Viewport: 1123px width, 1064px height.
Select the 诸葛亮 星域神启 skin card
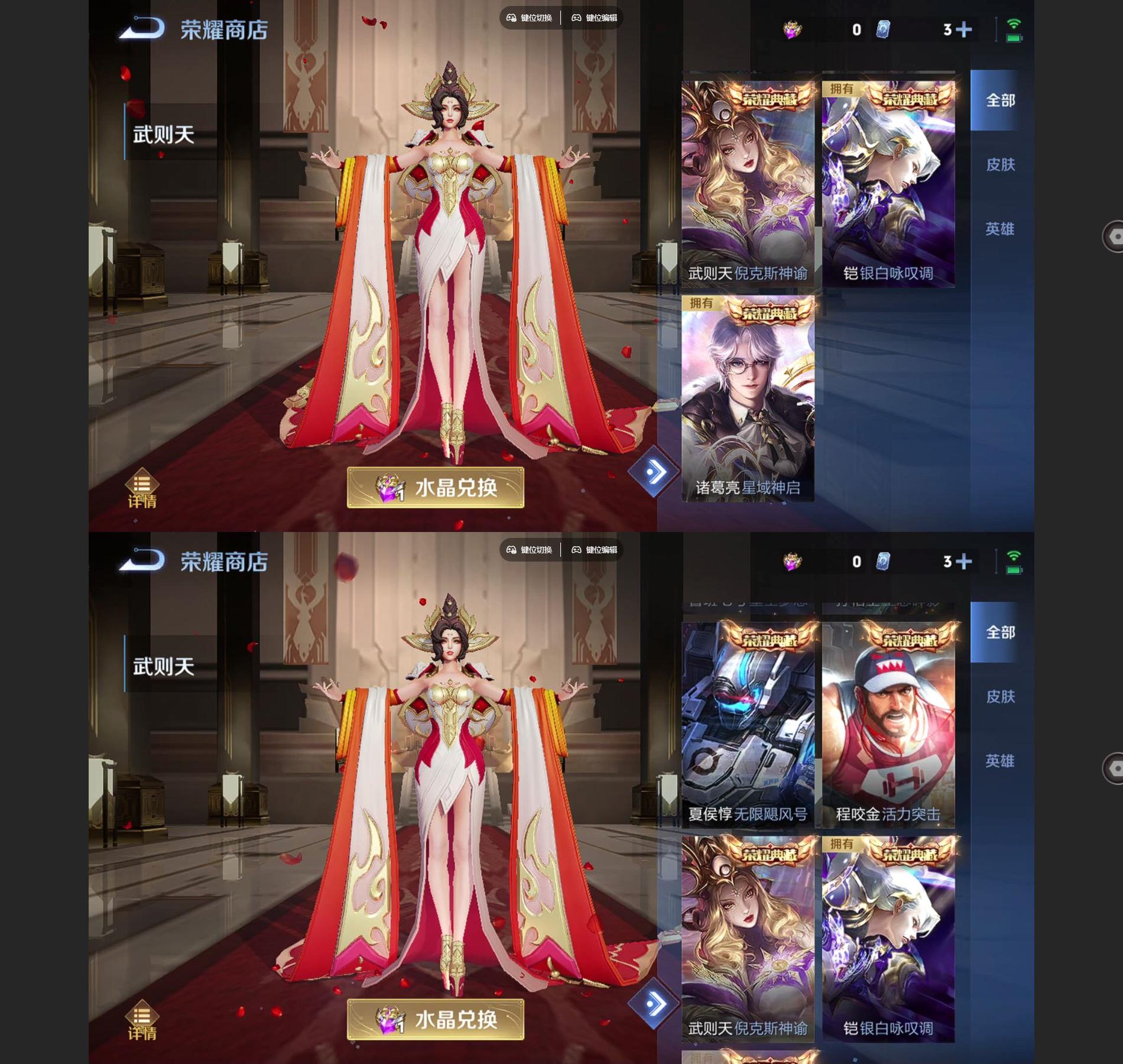coord(748,399)
